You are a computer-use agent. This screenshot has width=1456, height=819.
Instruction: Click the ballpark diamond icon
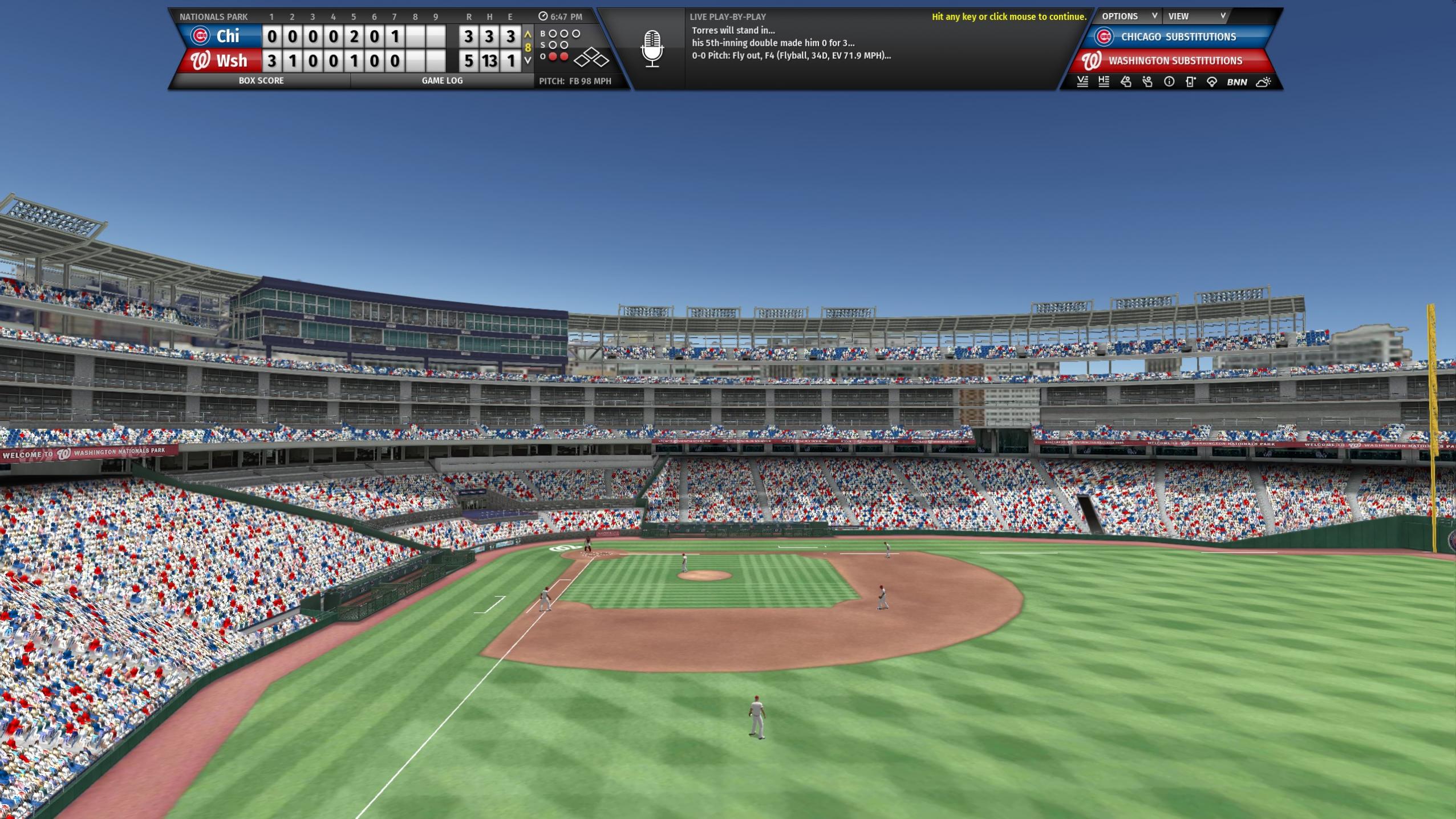(1212, 82)
